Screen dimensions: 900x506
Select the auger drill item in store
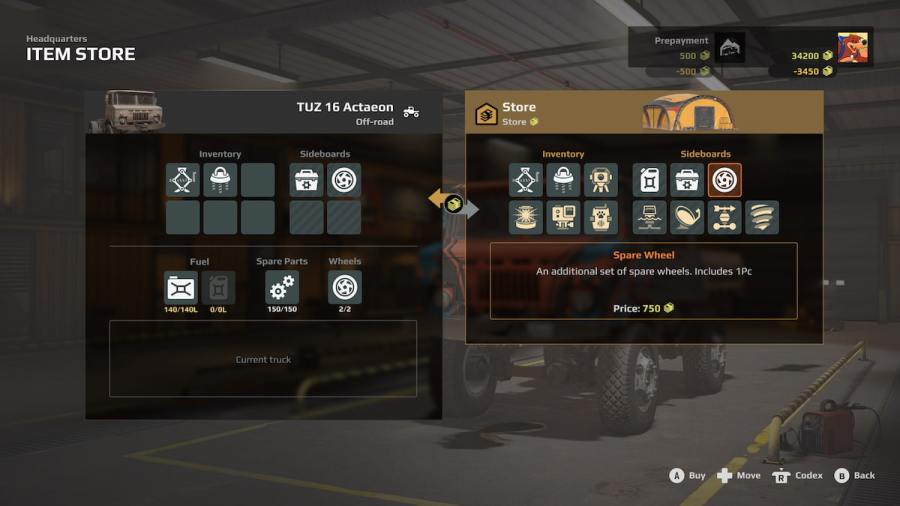point(762,217)
